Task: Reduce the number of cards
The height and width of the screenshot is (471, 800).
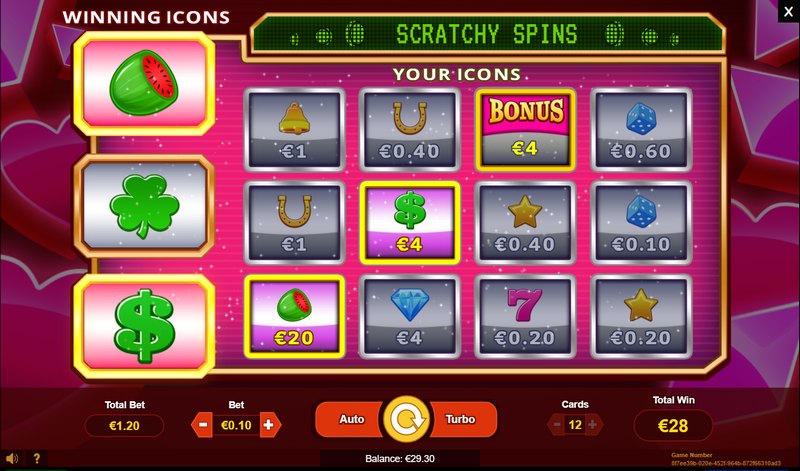Action: pos(556,424)
